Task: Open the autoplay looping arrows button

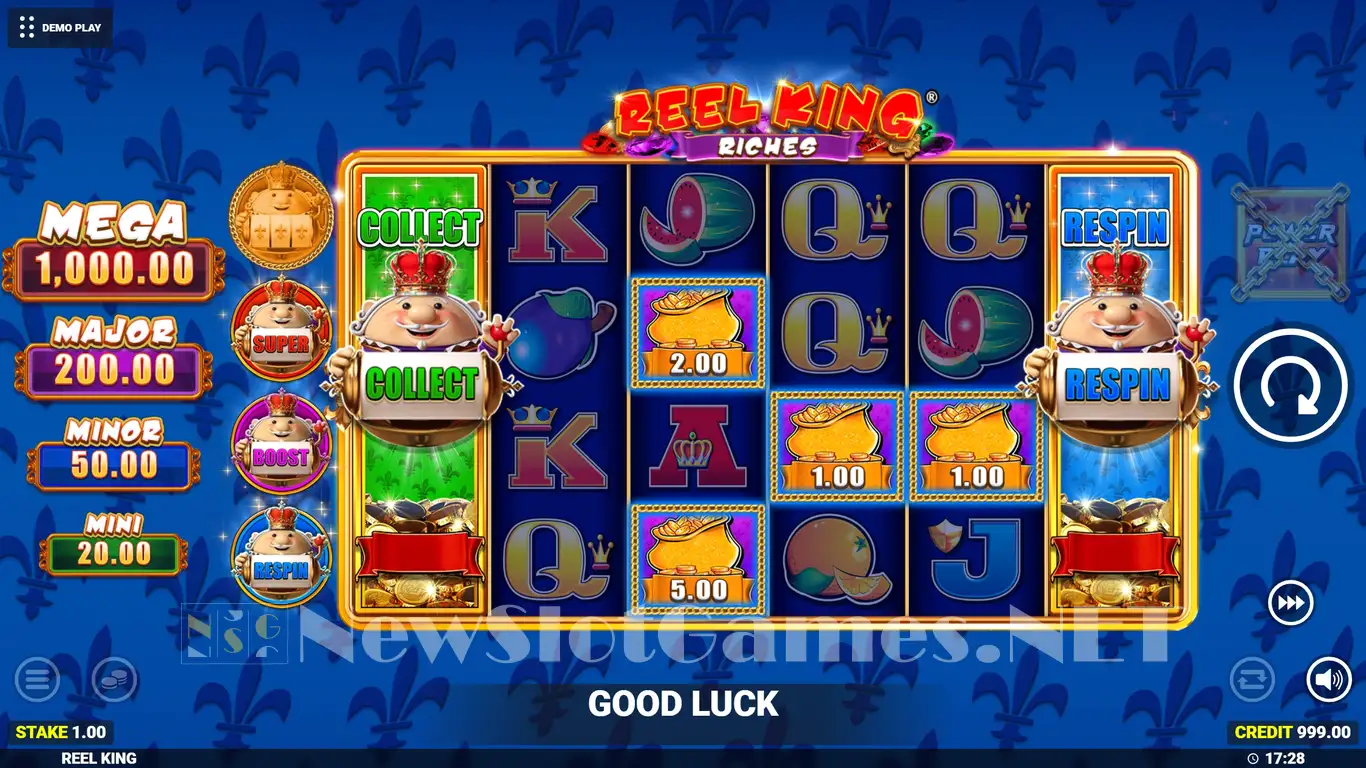Action: (x=1251, y=680)
